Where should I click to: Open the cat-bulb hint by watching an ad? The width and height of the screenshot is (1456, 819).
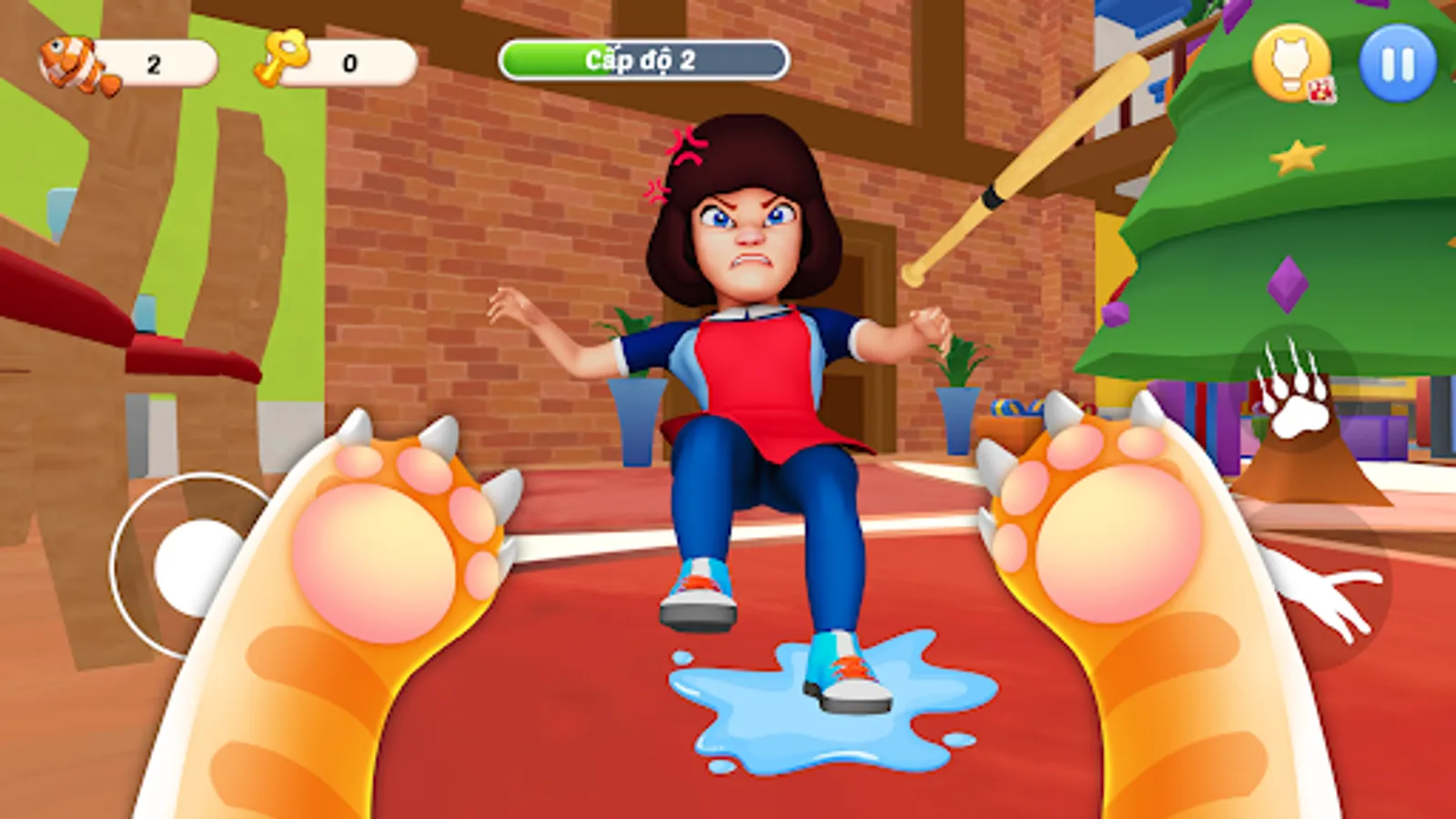click(1292, 64)
